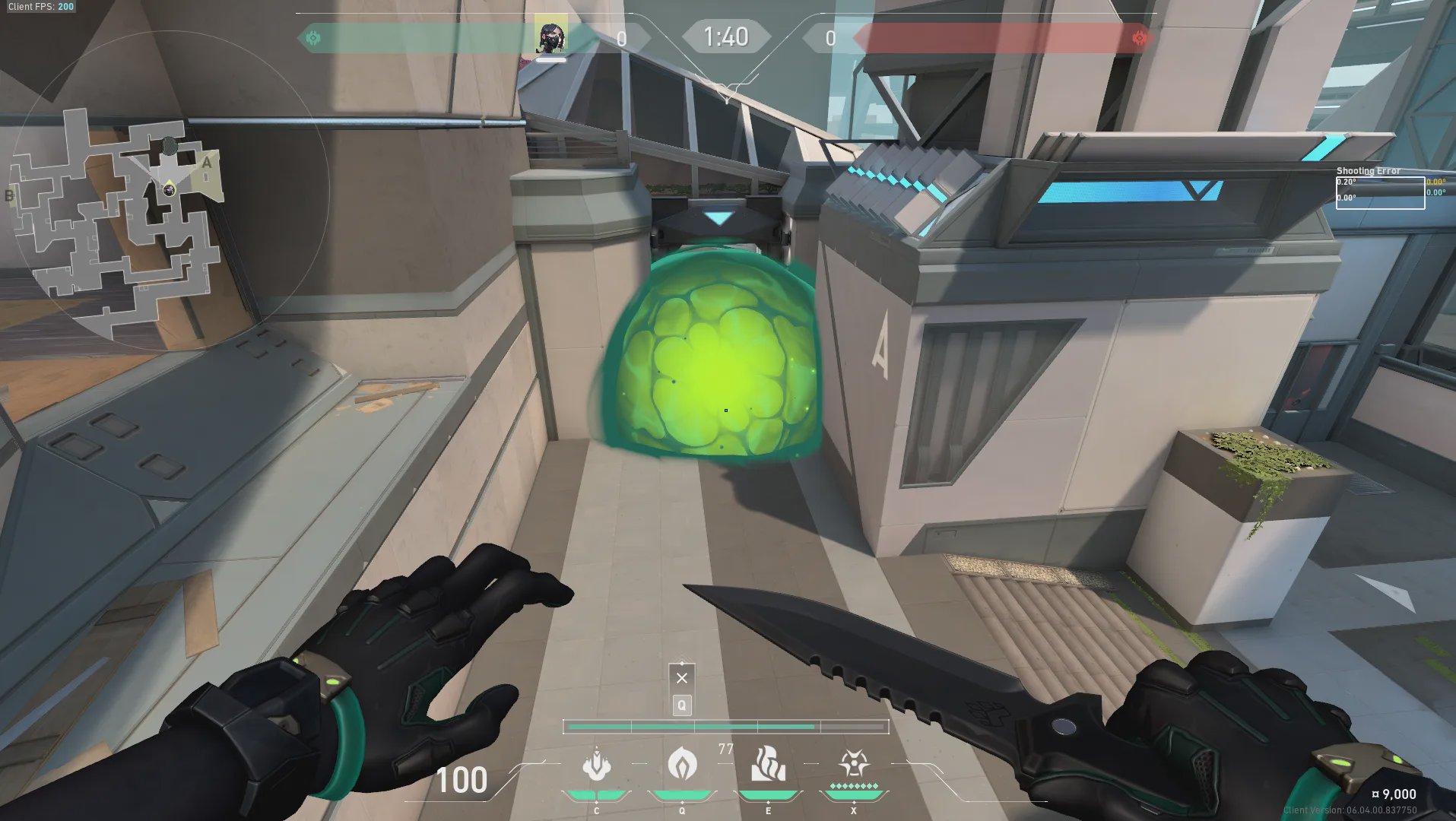
Task: Trigger the Viper's Pit ultimate icon
Action: [x=854, y=763]
